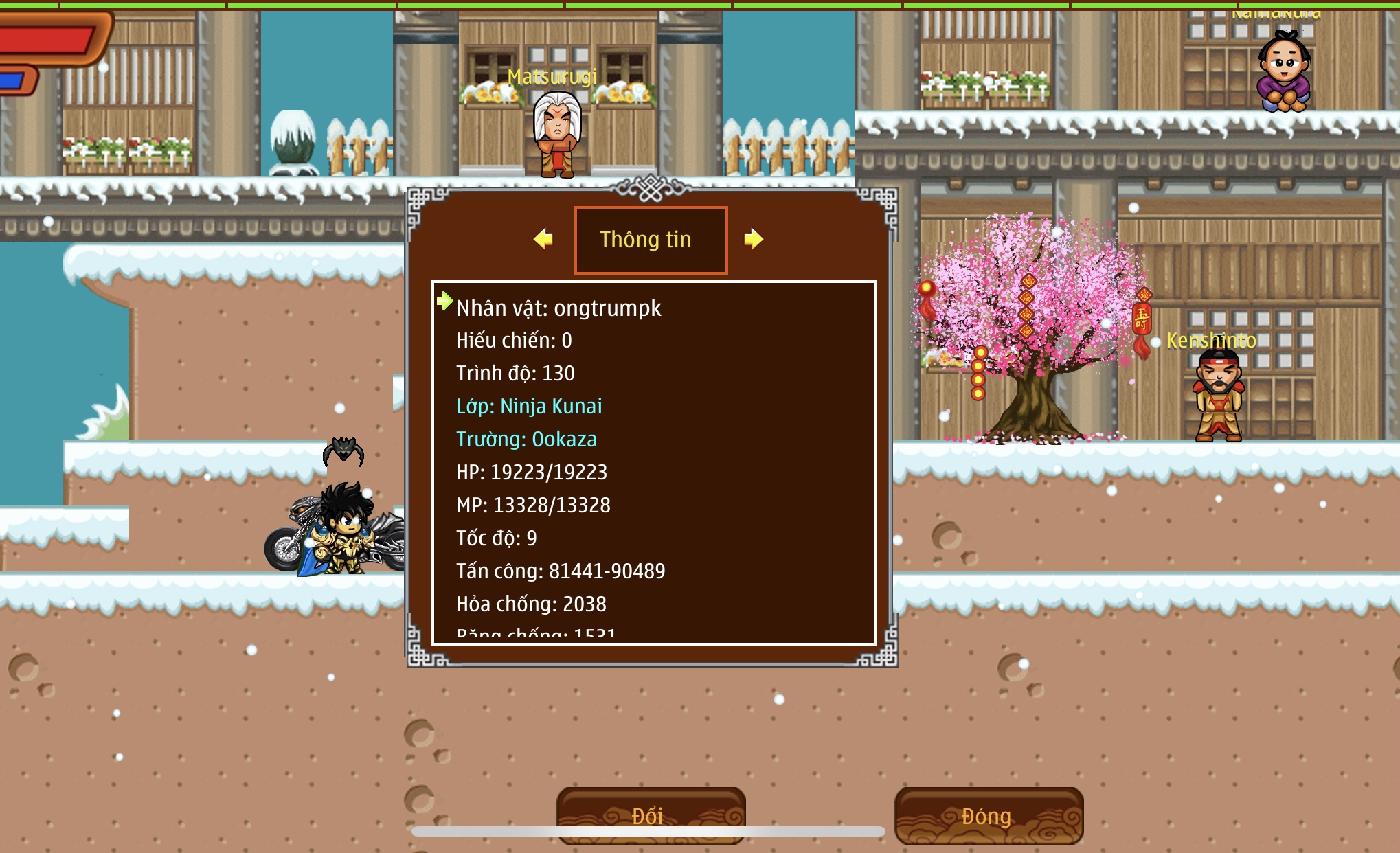This screenshot has height=853, width=1400.
Task: Select the Trình độ: 130 row
Action: coord(515,373)
